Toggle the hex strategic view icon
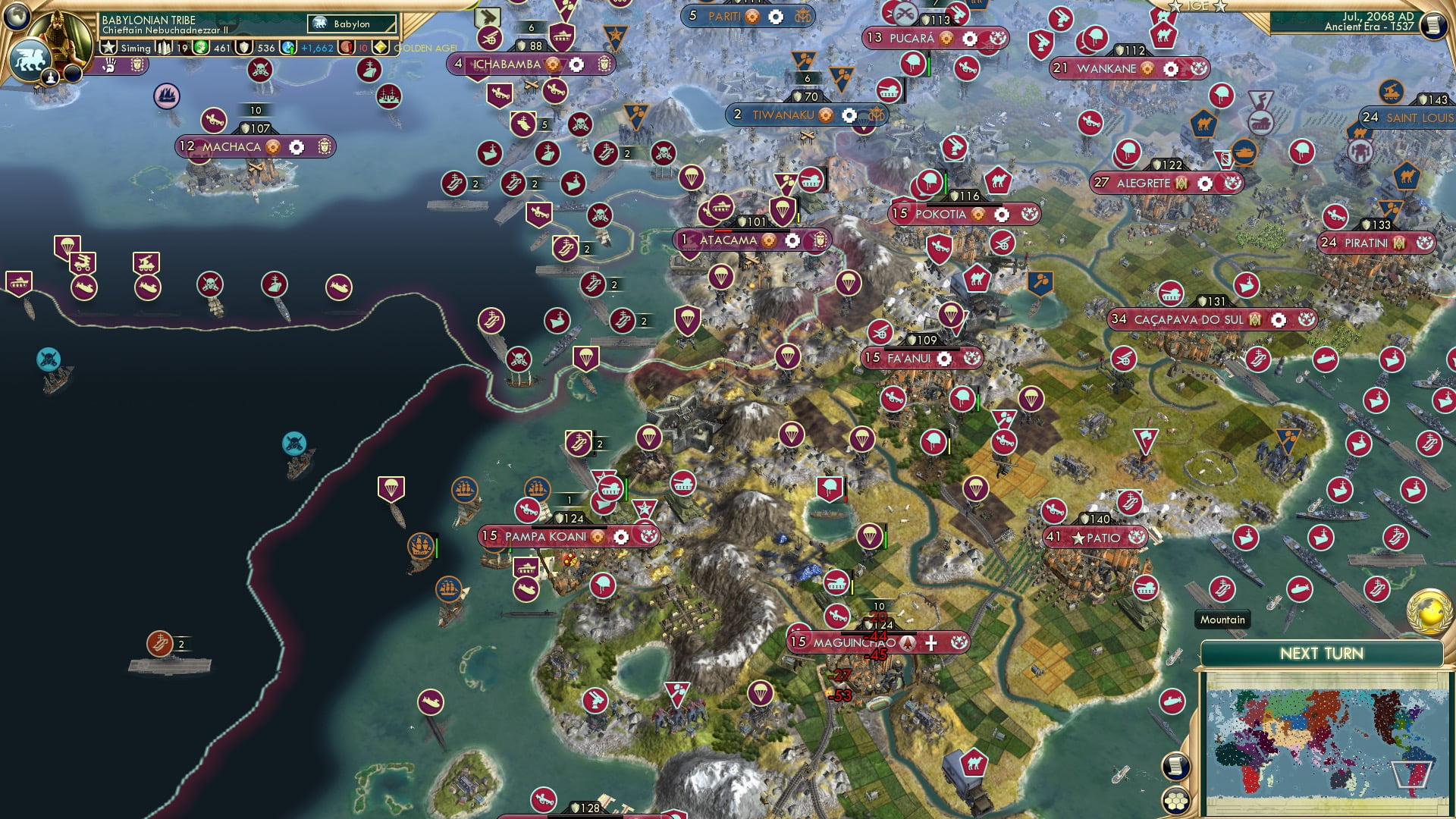The image size is (1456, 819). (1175, 802)
